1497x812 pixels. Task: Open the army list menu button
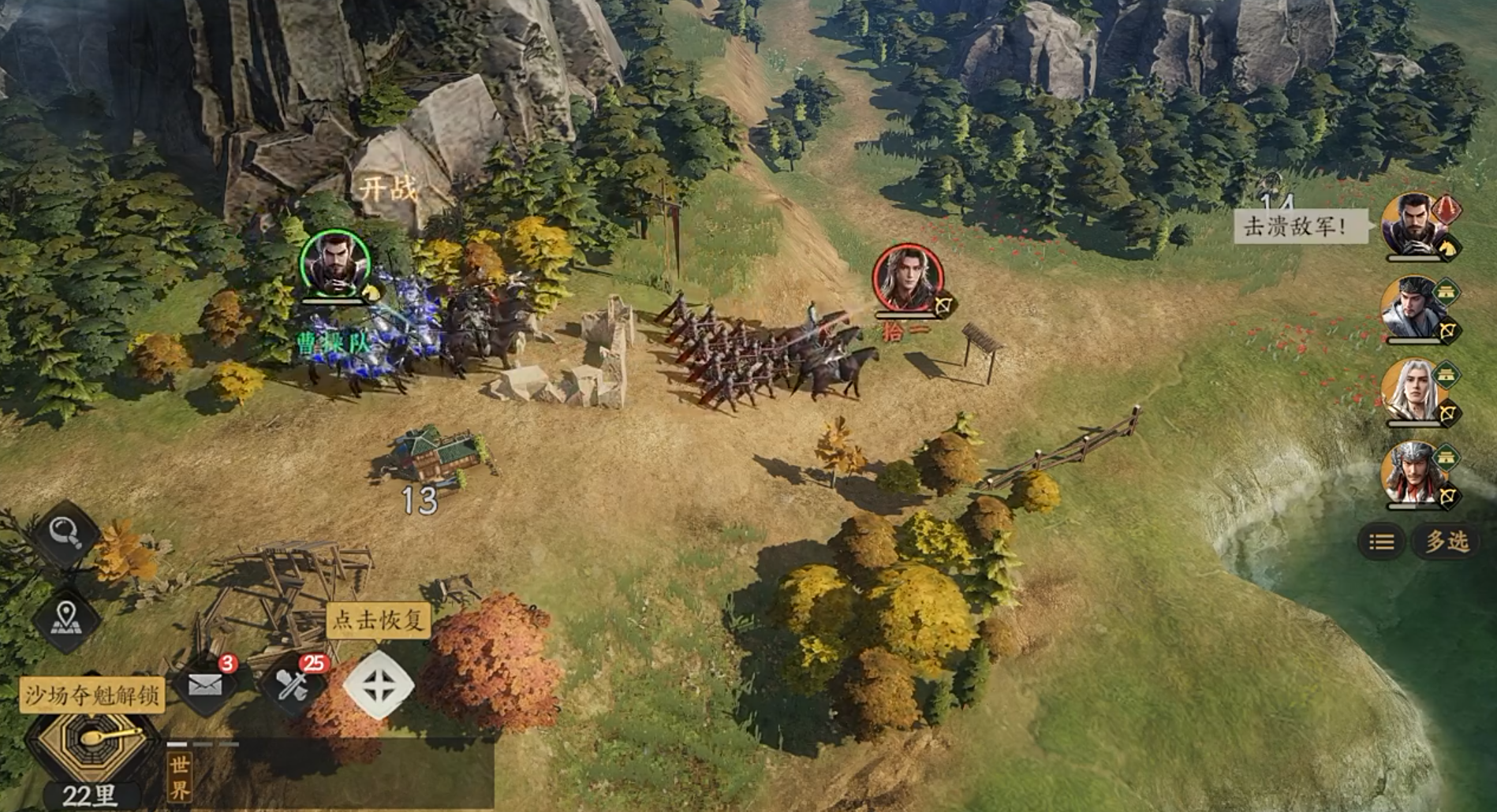tap(1381, 542)
